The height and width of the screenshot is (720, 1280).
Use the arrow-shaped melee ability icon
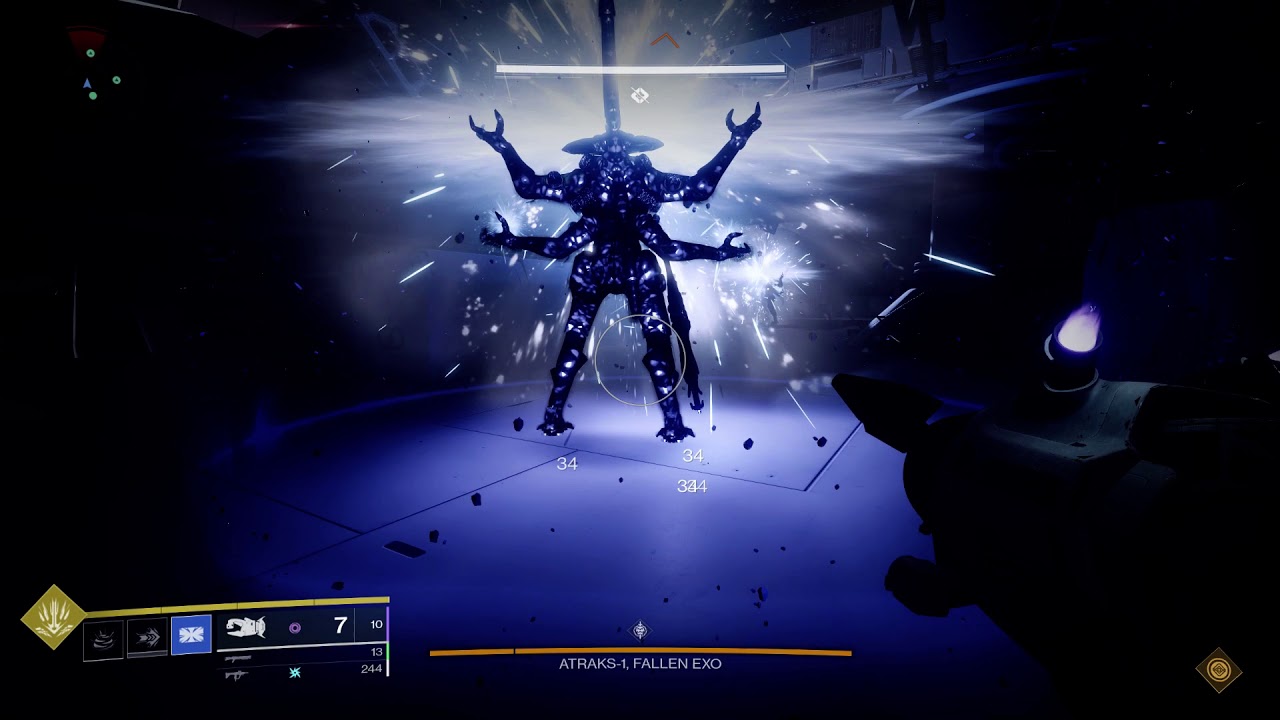[x=147, y=637]
